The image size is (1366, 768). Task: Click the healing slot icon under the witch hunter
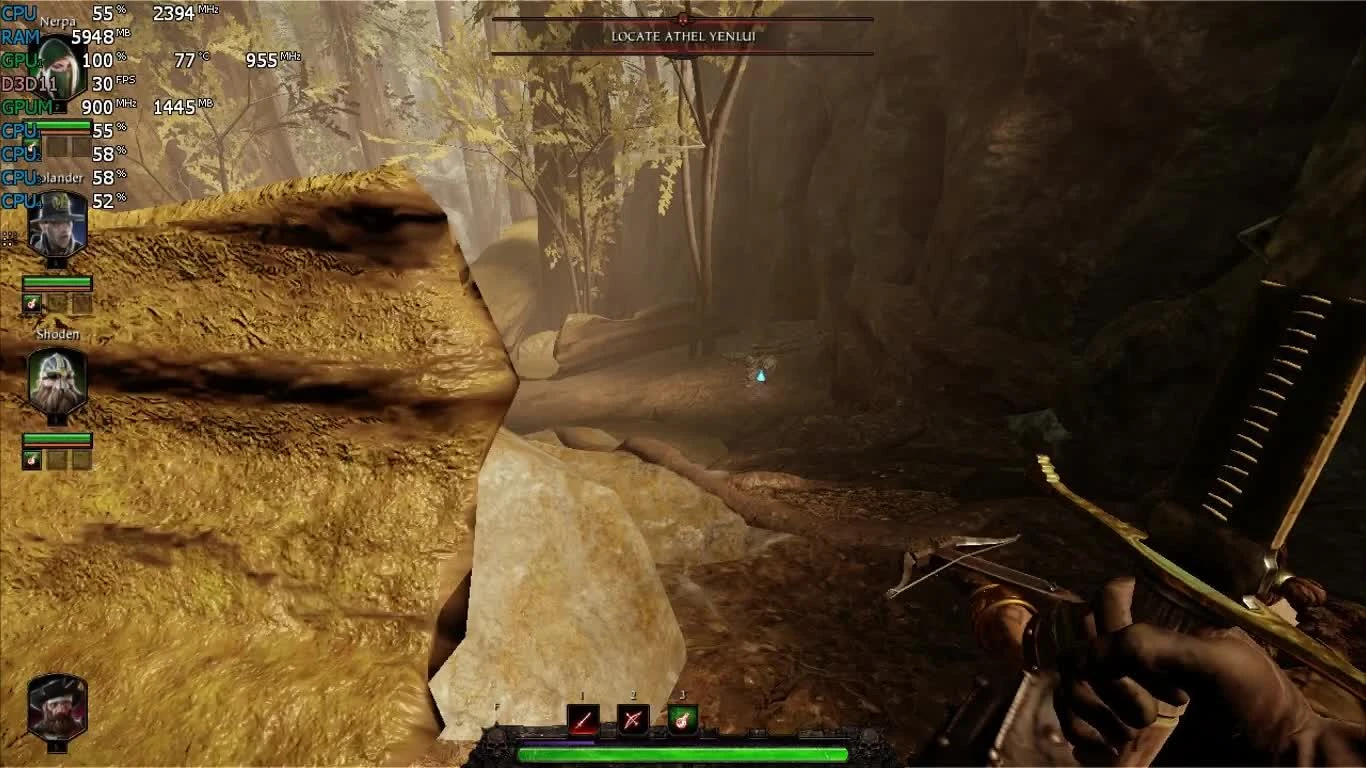pos(31,304)
